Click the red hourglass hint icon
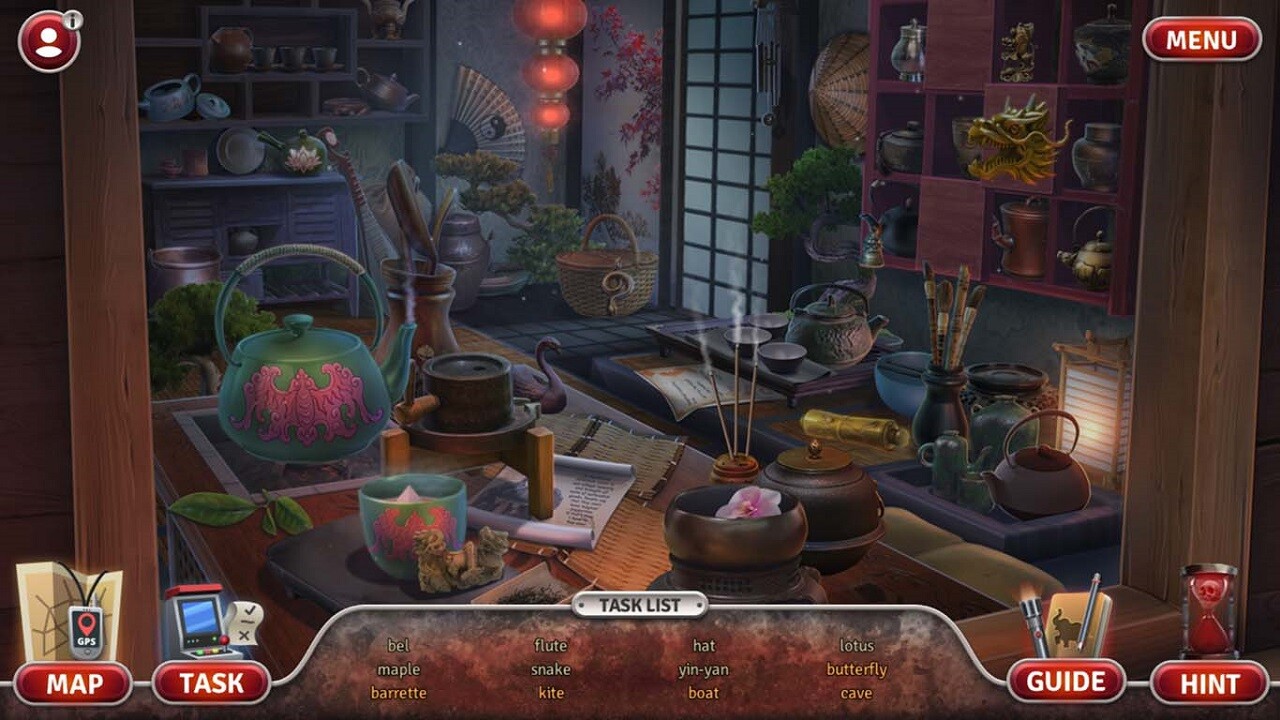1280x720 pixels. [1205, 615]
